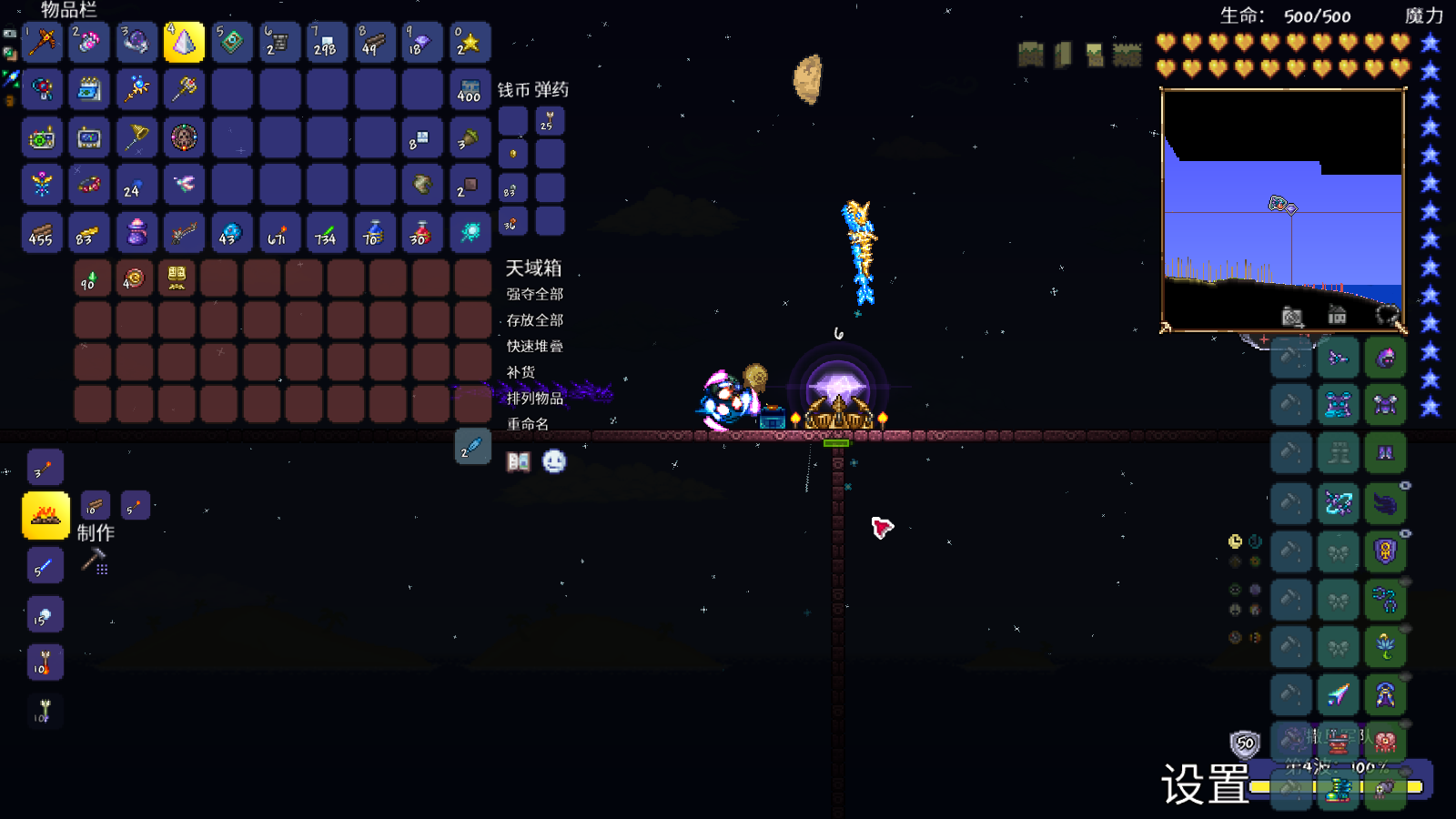Open the emote menu smiley icon

pos(554,462)
